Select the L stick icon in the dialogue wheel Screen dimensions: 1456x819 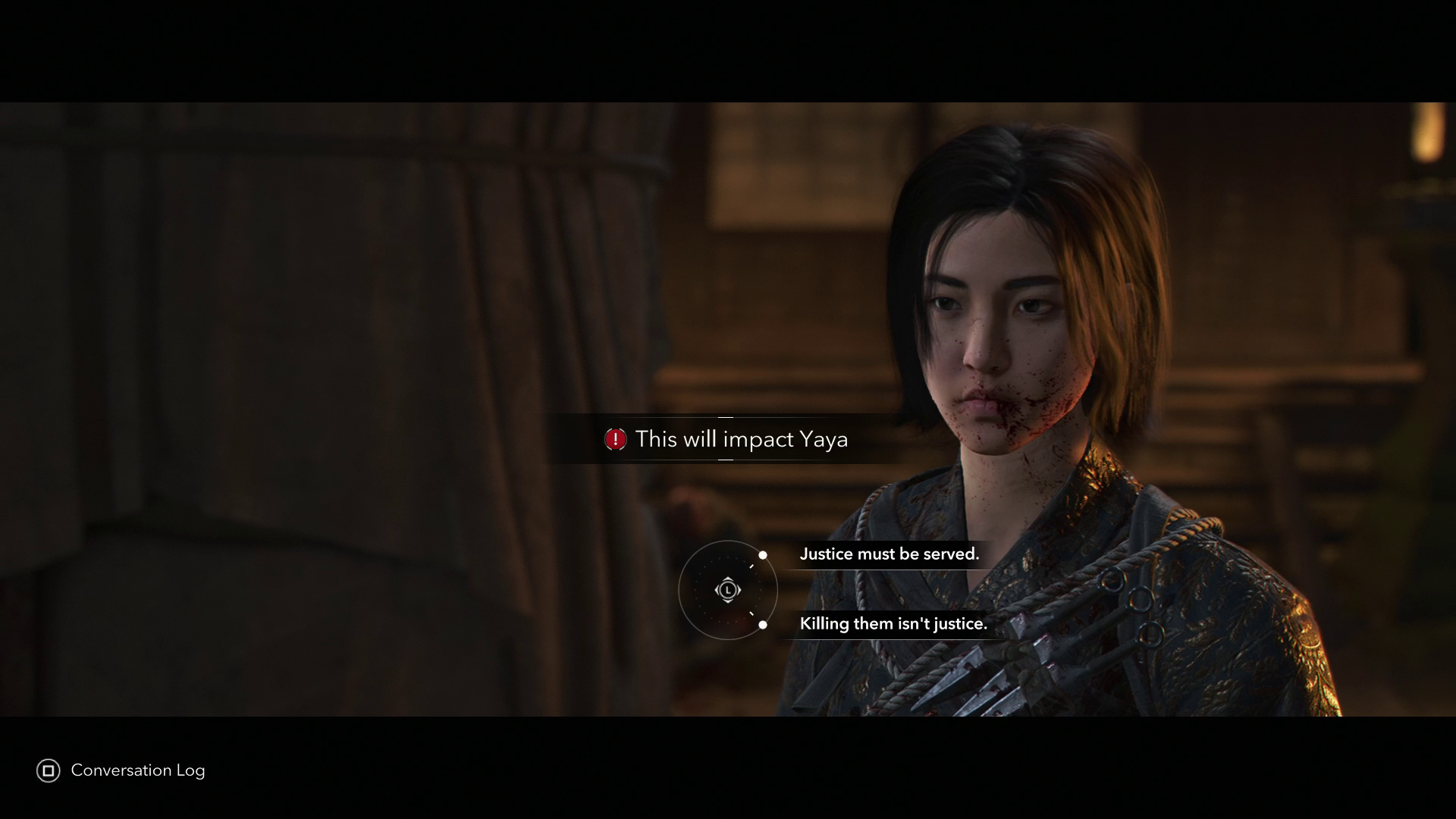[x=728, y=589]
